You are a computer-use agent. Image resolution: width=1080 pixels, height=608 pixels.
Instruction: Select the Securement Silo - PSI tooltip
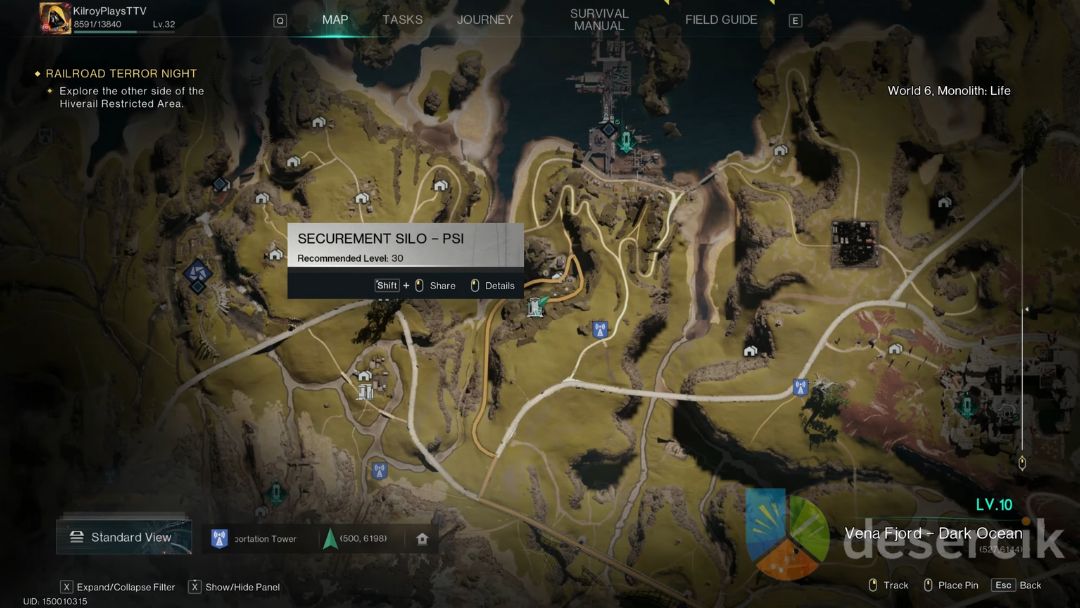click(x=405, y=248)
